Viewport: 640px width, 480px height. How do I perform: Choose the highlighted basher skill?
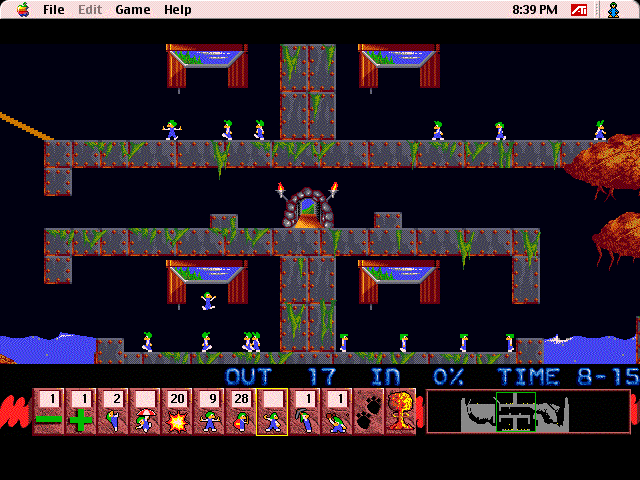coord(272,412)
